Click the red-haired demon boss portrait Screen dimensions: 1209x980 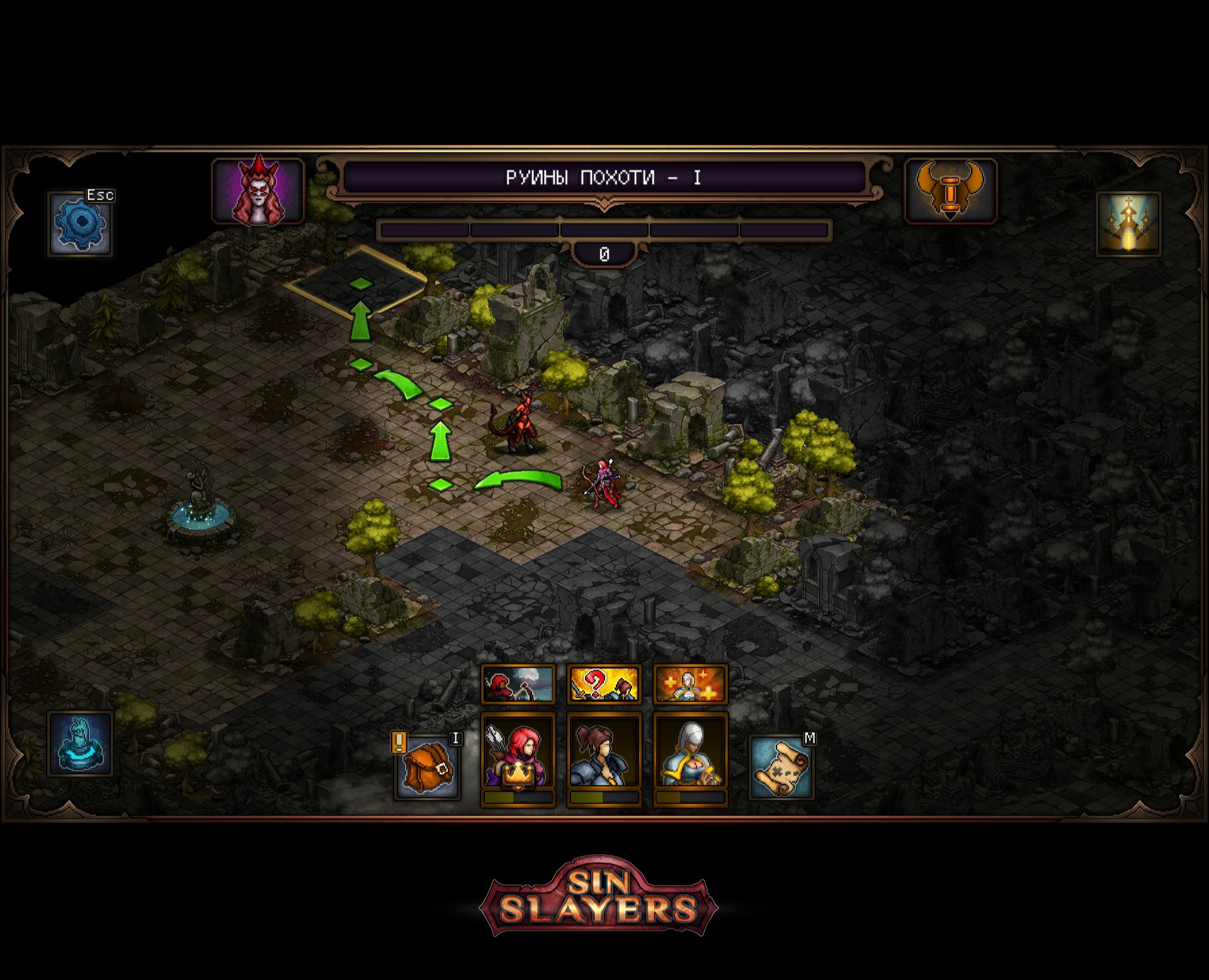[258, 191]
